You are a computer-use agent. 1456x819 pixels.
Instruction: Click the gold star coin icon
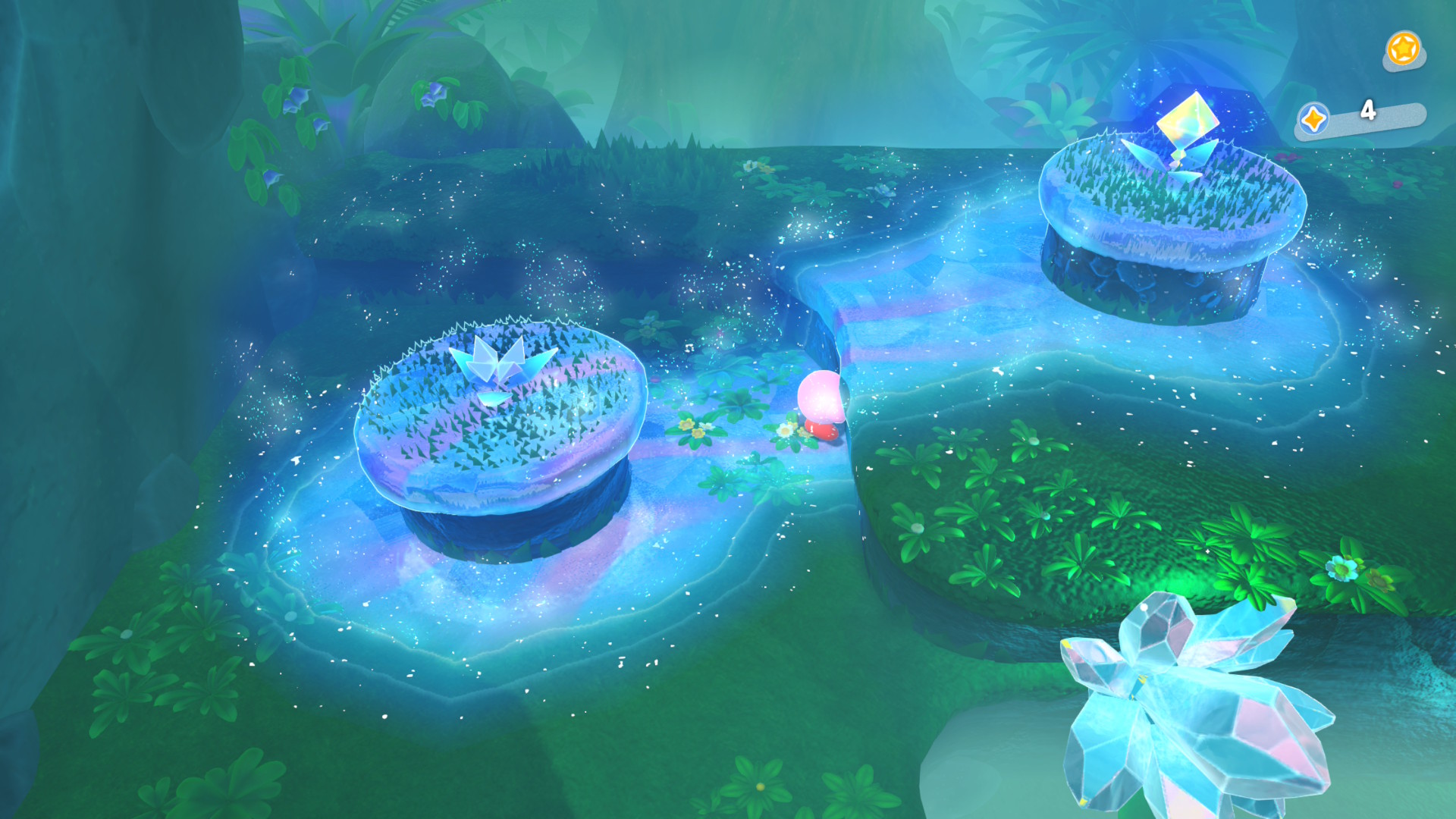tap(1403, 49)
